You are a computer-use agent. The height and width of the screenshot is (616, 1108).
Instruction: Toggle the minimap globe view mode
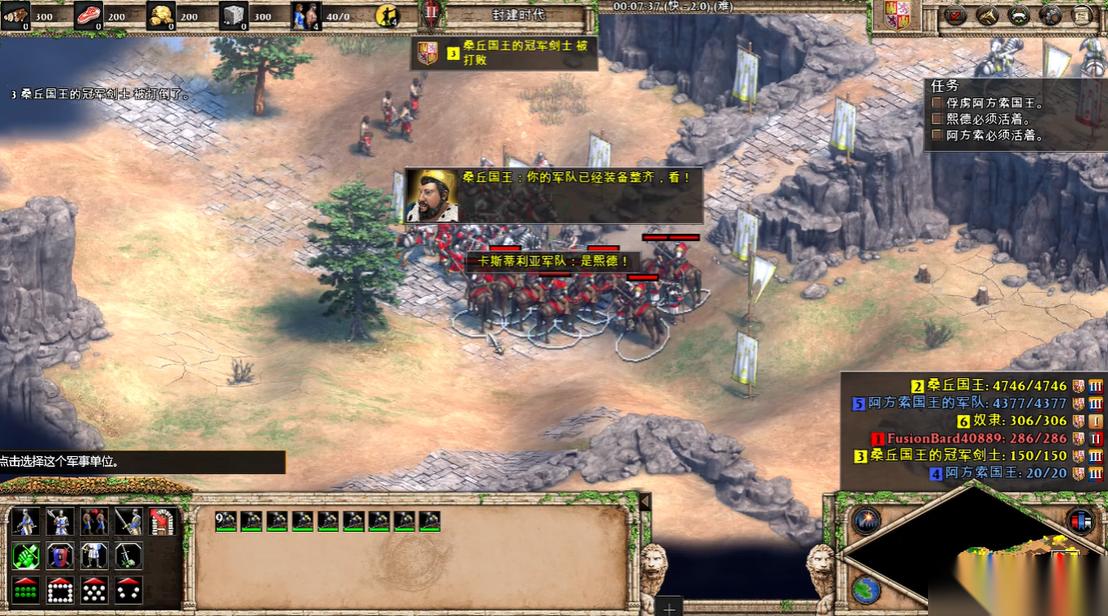point(866,588)
